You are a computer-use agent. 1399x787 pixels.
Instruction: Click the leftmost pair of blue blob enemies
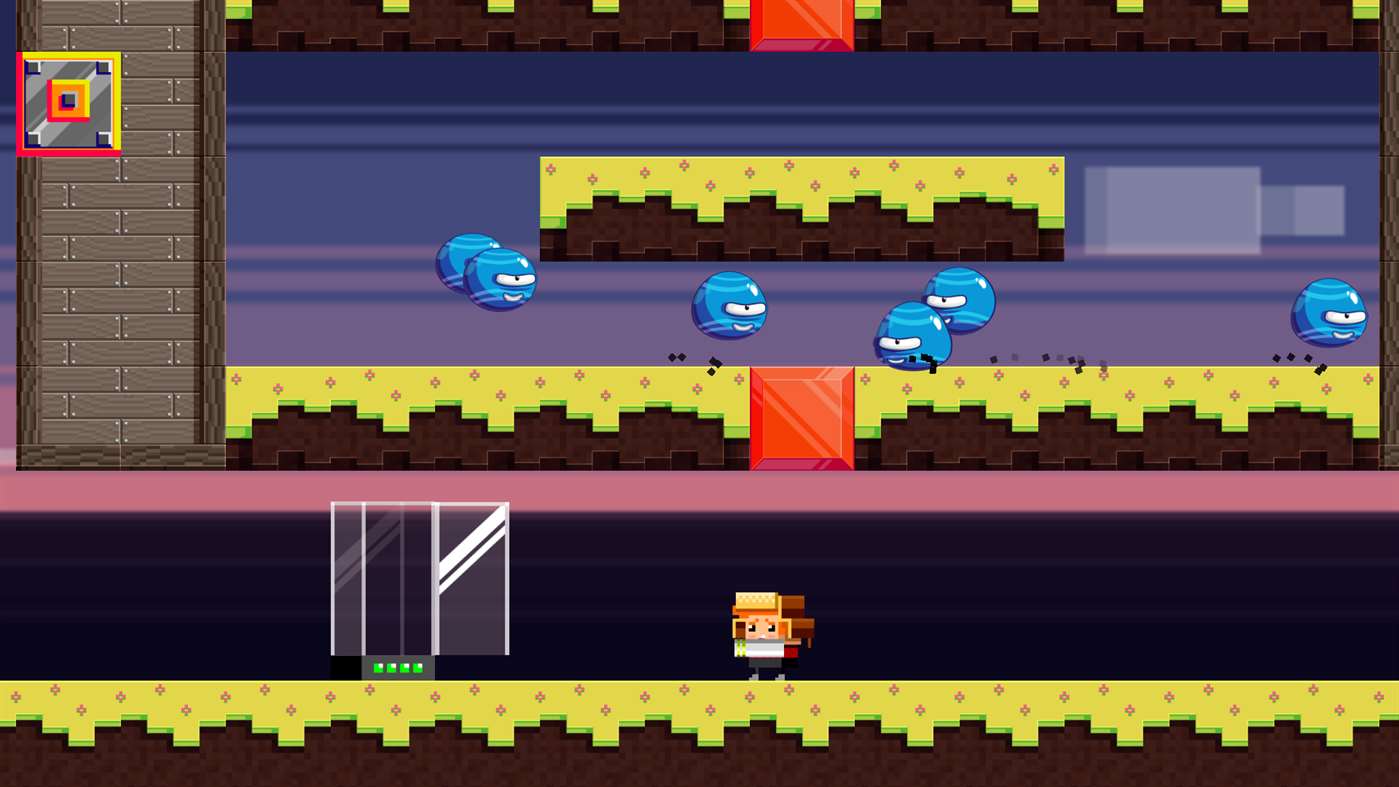tap(485, 275)
